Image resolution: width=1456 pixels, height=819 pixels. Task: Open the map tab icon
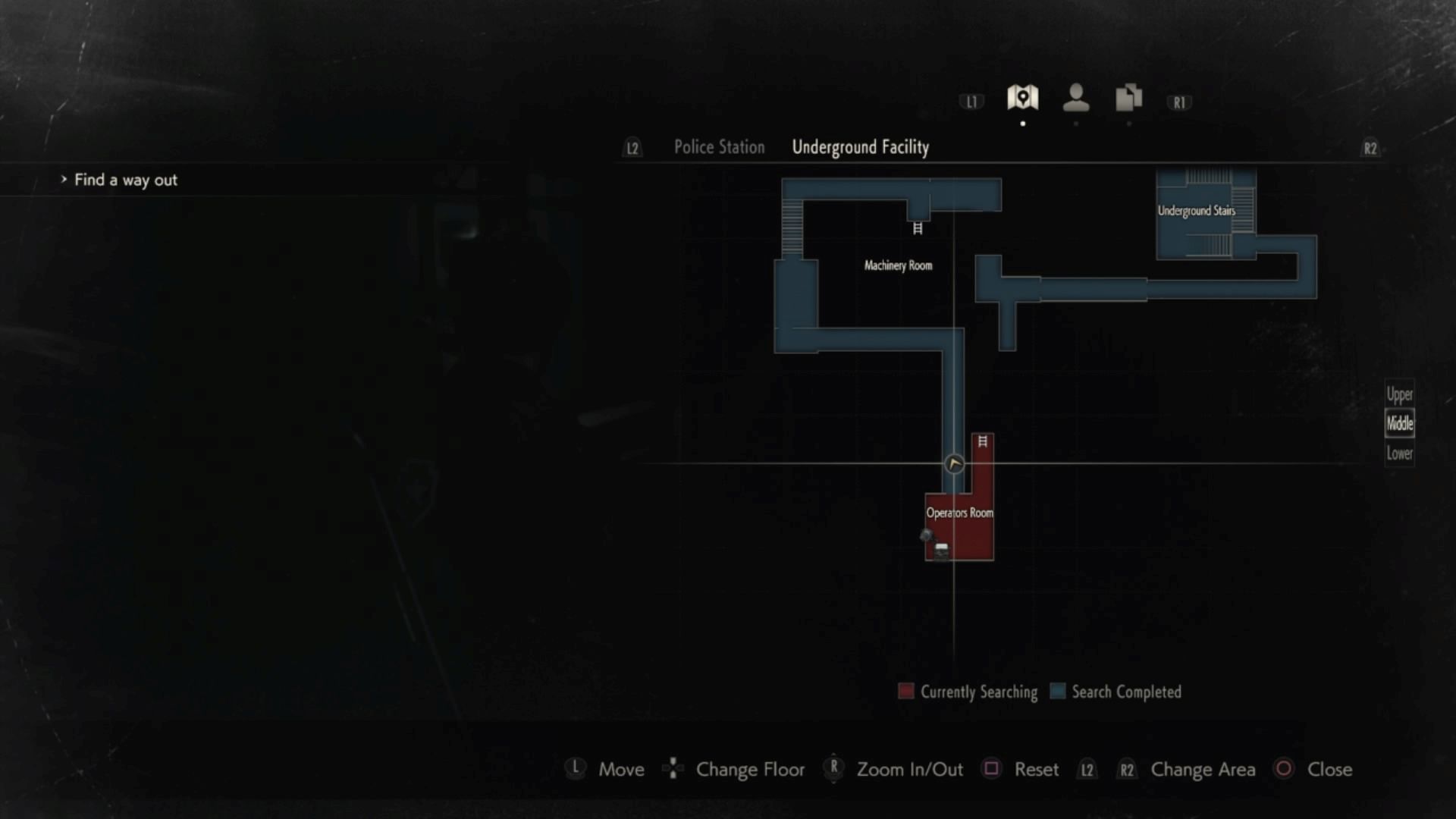1022,98
